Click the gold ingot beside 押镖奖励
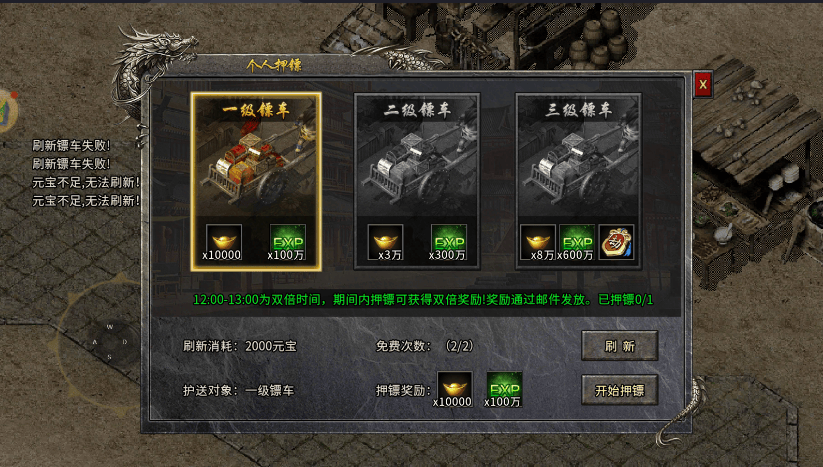823x467 pixels. [455, 387]
